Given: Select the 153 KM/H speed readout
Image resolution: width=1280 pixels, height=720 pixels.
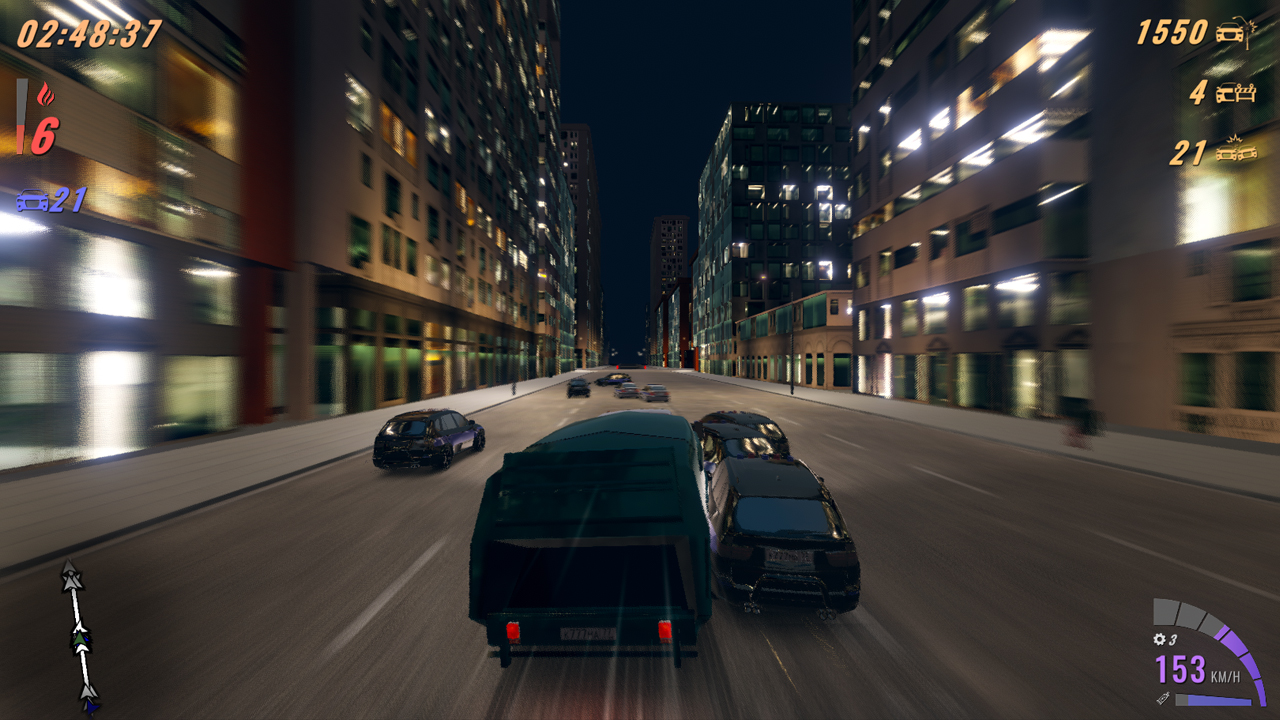Looking at the screenshot, I should (x=1183, y=668).
